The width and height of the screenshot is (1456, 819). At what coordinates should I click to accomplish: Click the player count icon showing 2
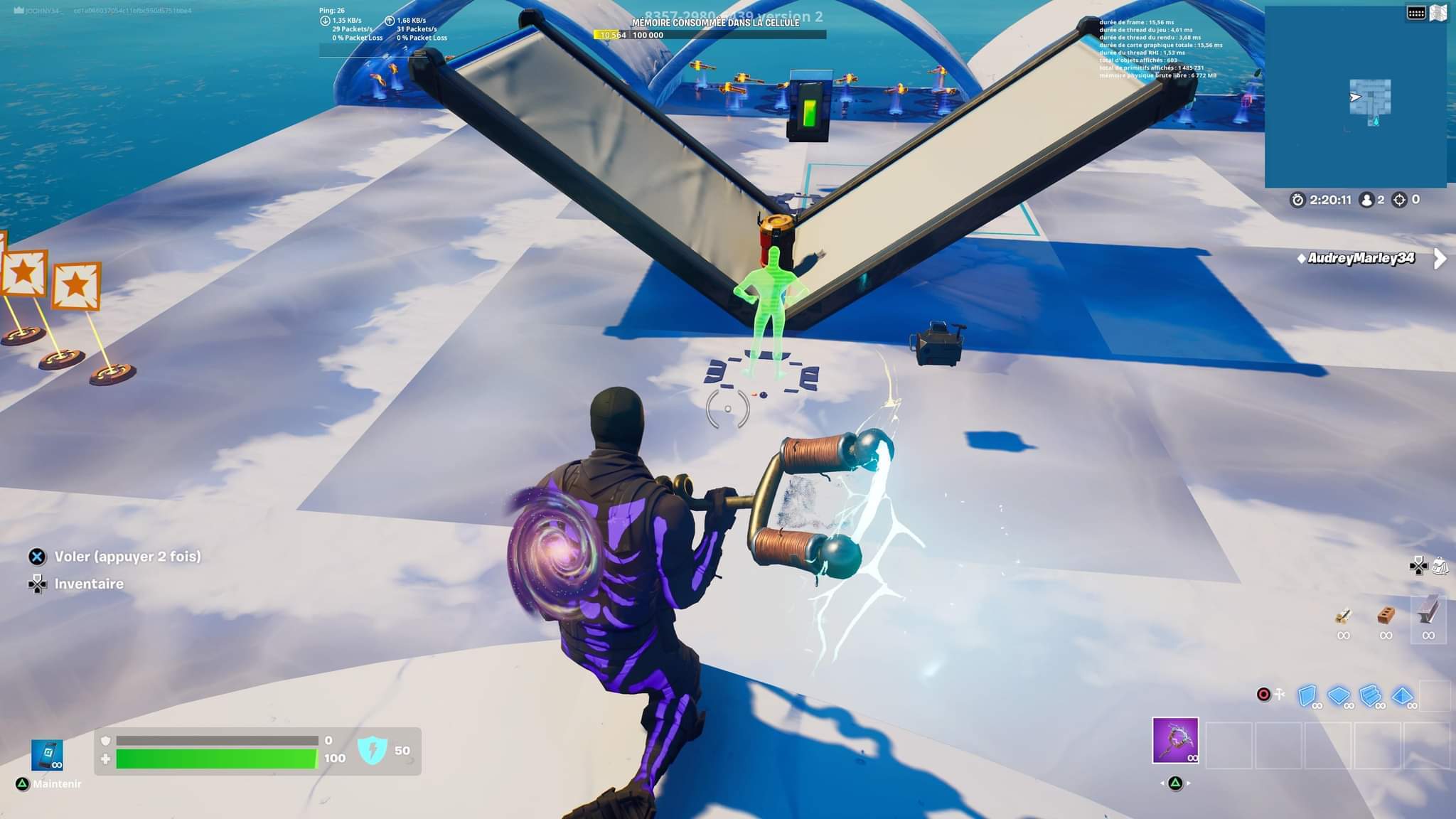click(x=1366, y=200)
